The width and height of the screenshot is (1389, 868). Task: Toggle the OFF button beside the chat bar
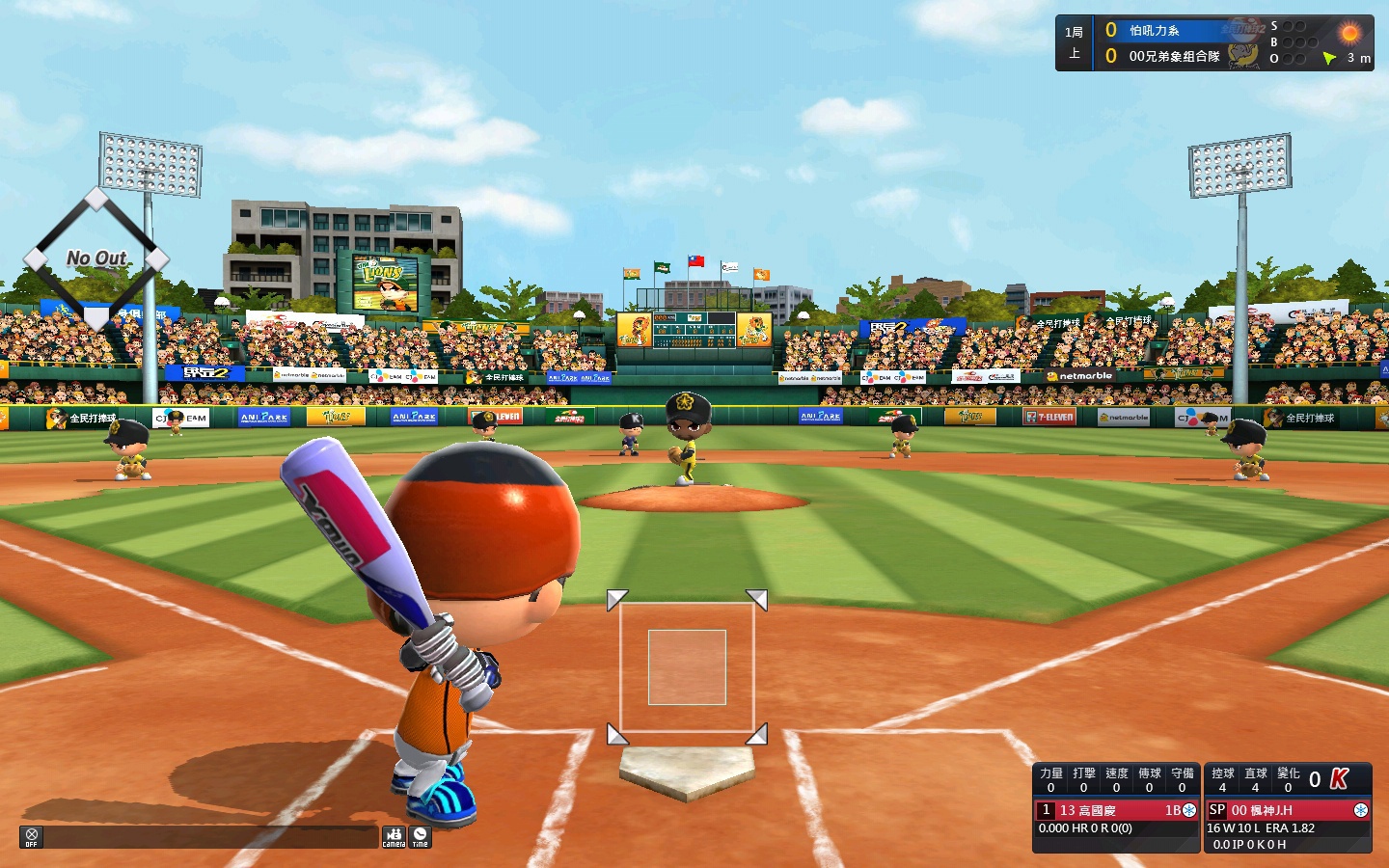click(x=31, y=837)
